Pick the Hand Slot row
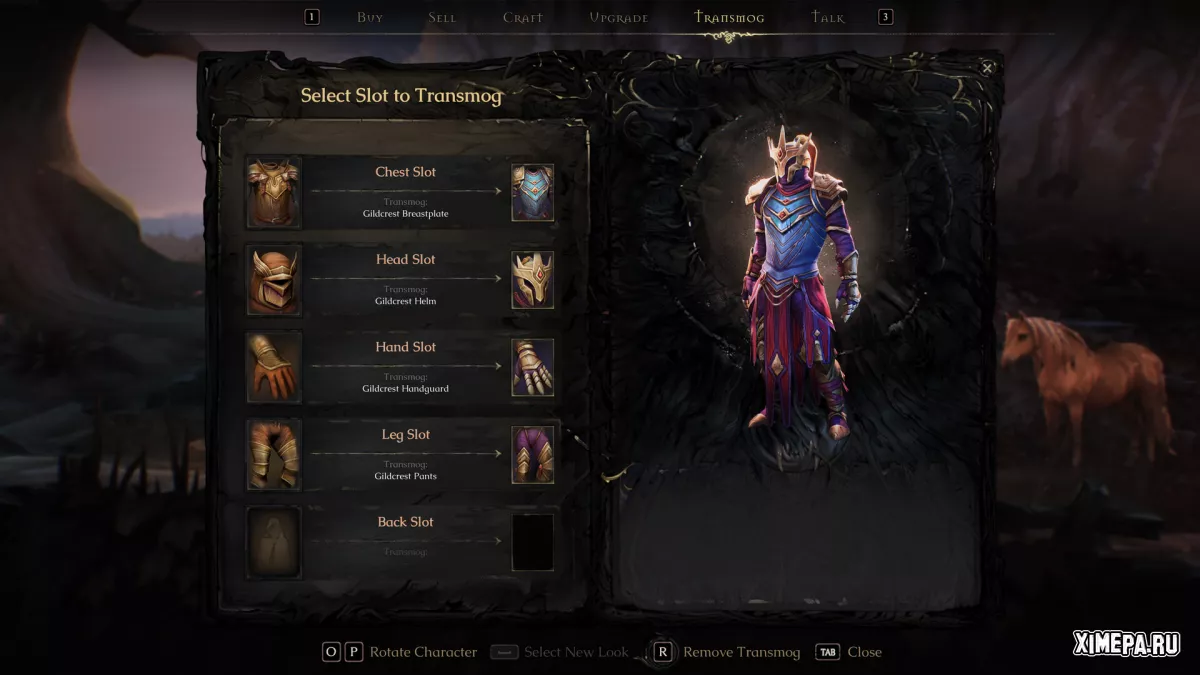 tap(405, 366)
